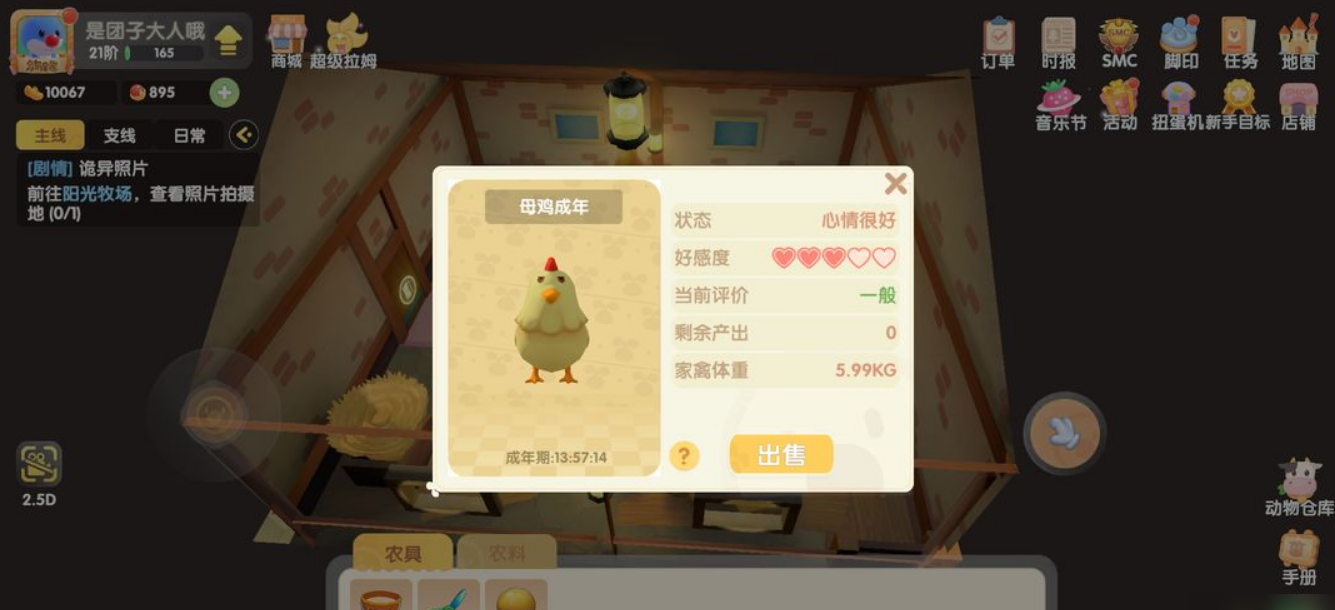Open the 任务 quests panel
Image resolution: width=1335 pixels, height=610 pixels.
[x=1240, y=42]
